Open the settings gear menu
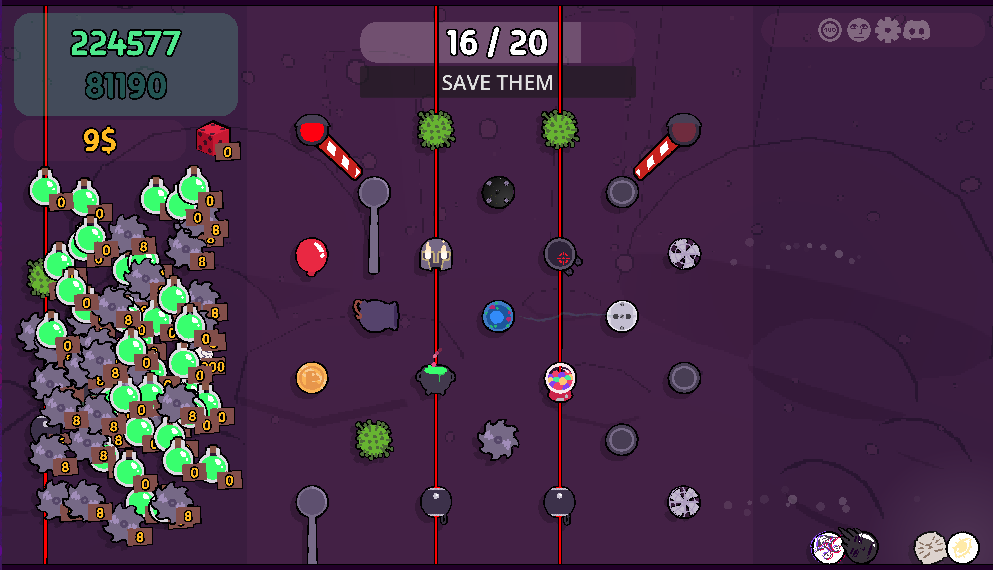The width and height of the screenshot is (993, 570). pos(887,30)
